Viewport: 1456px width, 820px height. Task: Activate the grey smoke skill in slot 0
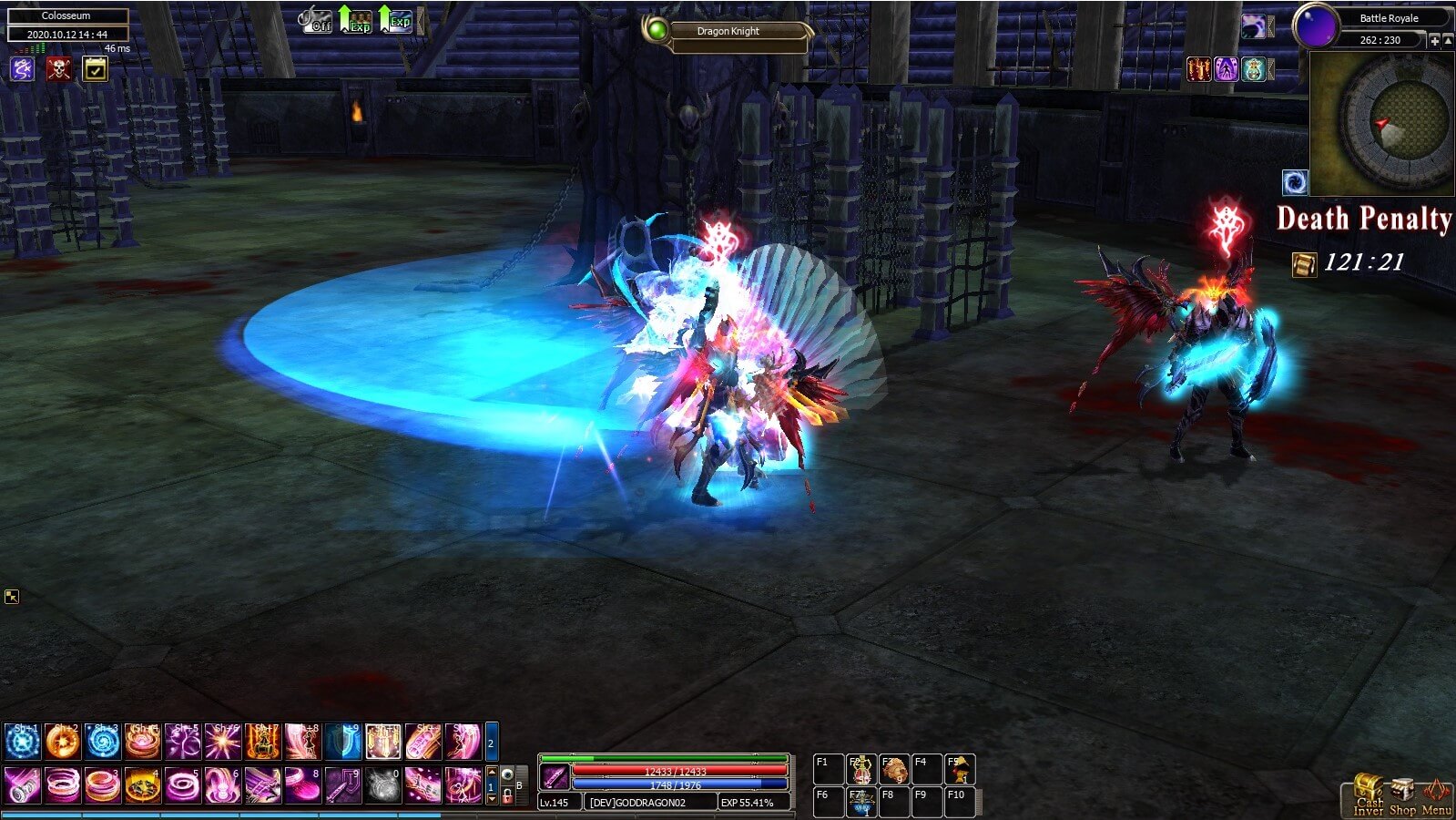[x=383, y=784]
